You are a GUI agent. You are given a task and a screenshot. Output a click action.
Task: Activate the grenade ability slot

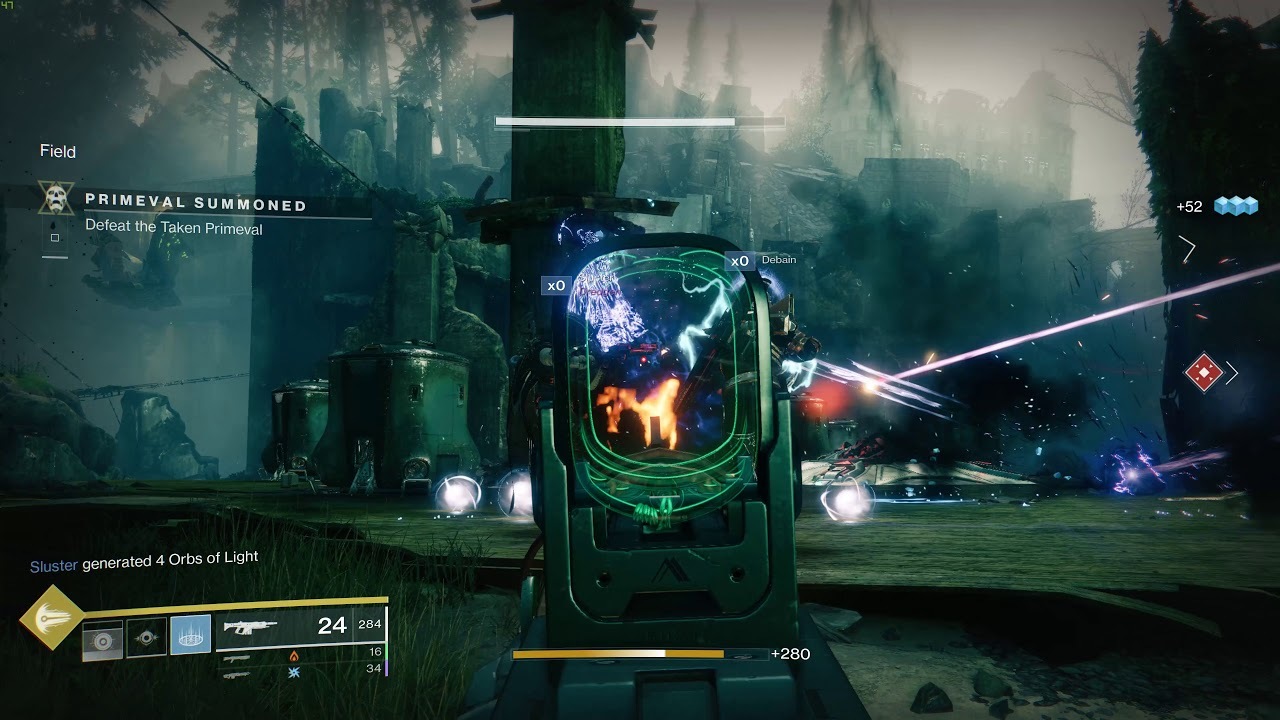(x=103, y=639)
